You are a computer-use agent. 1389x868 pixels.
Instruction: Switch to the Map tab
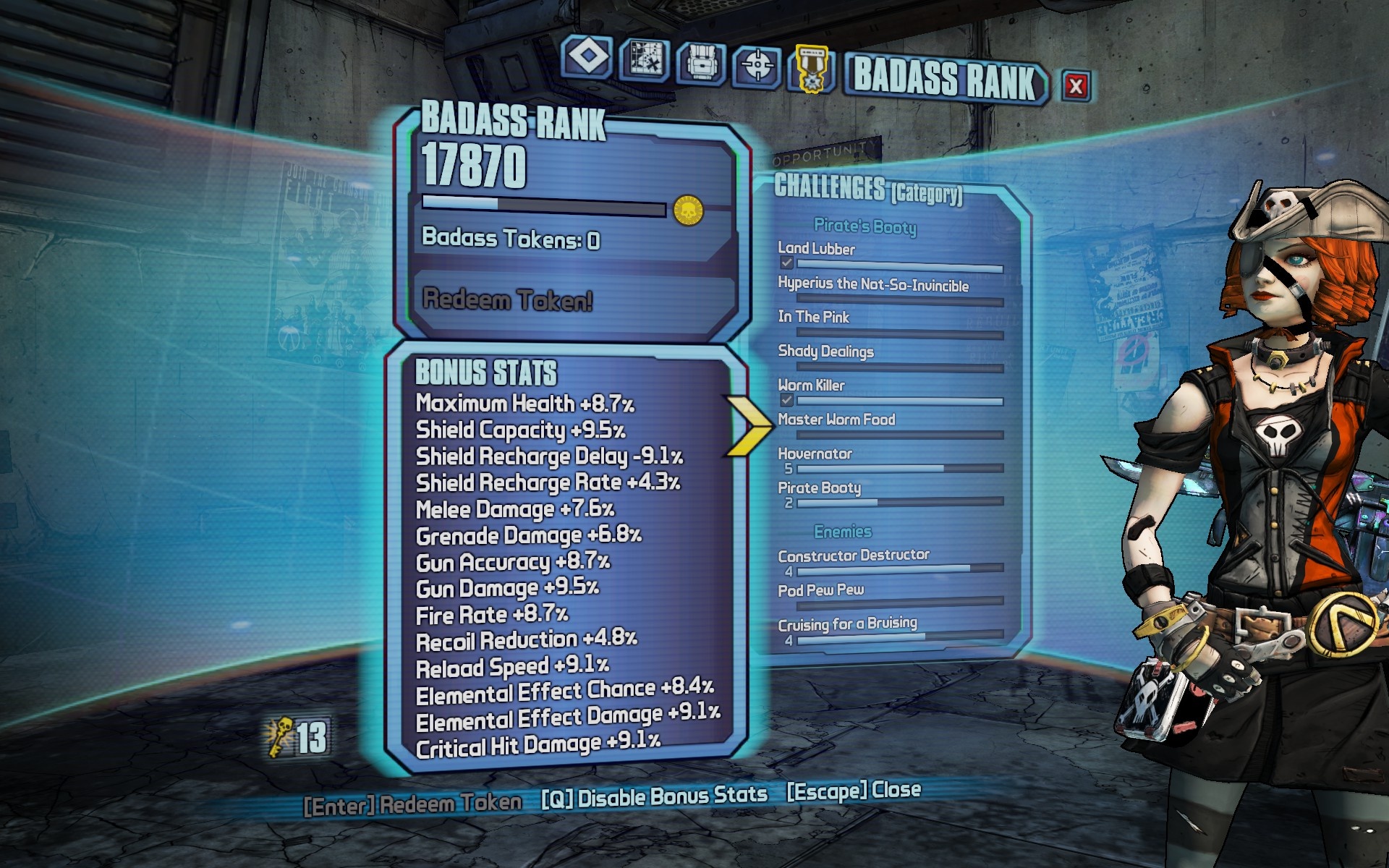pyautogui.click(x=645, y=59)
